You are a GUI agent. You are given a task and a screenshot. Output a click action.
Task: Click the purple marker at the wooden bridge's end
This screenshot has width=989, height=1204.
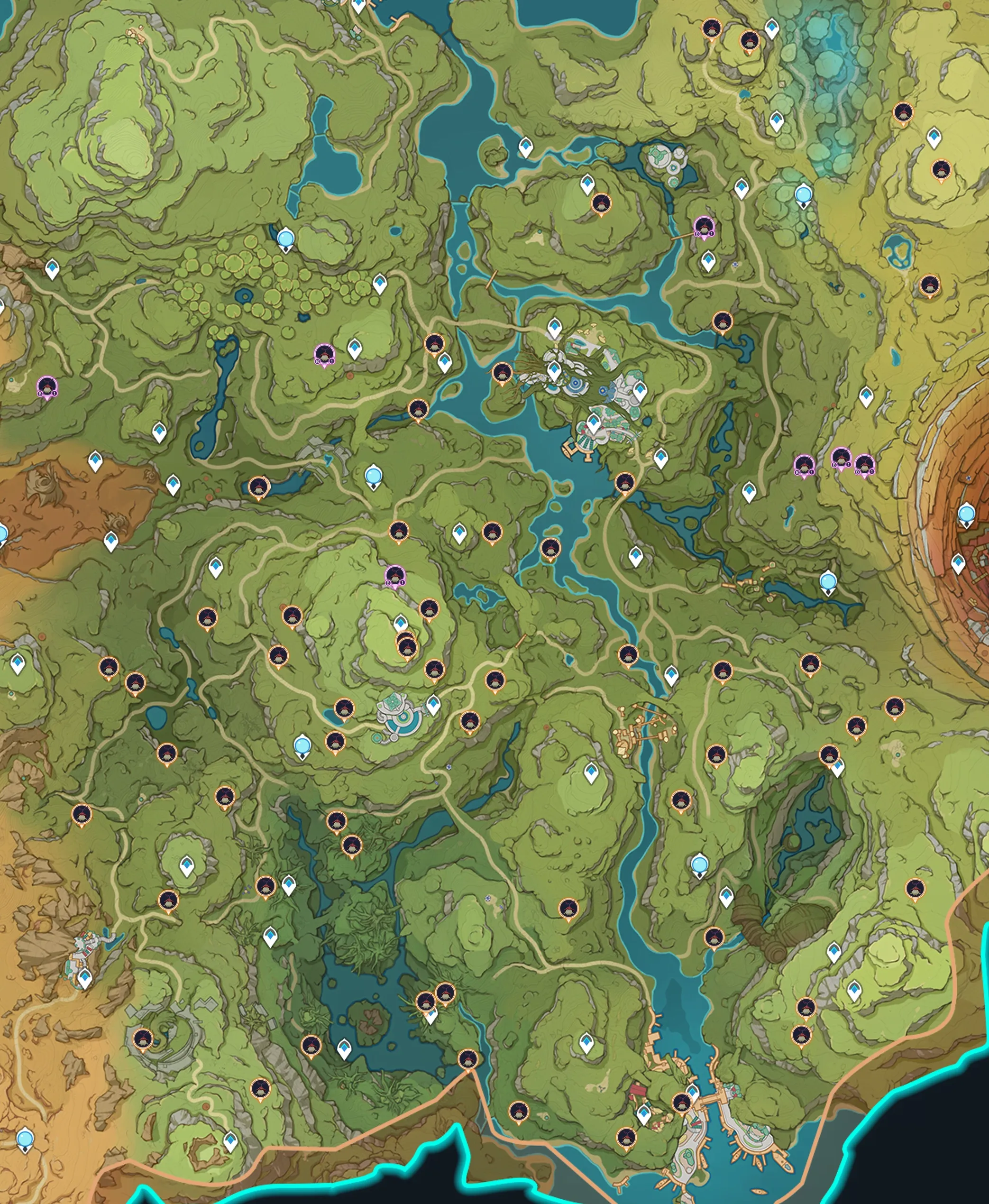pyautogui.click(x=704, y=227)
